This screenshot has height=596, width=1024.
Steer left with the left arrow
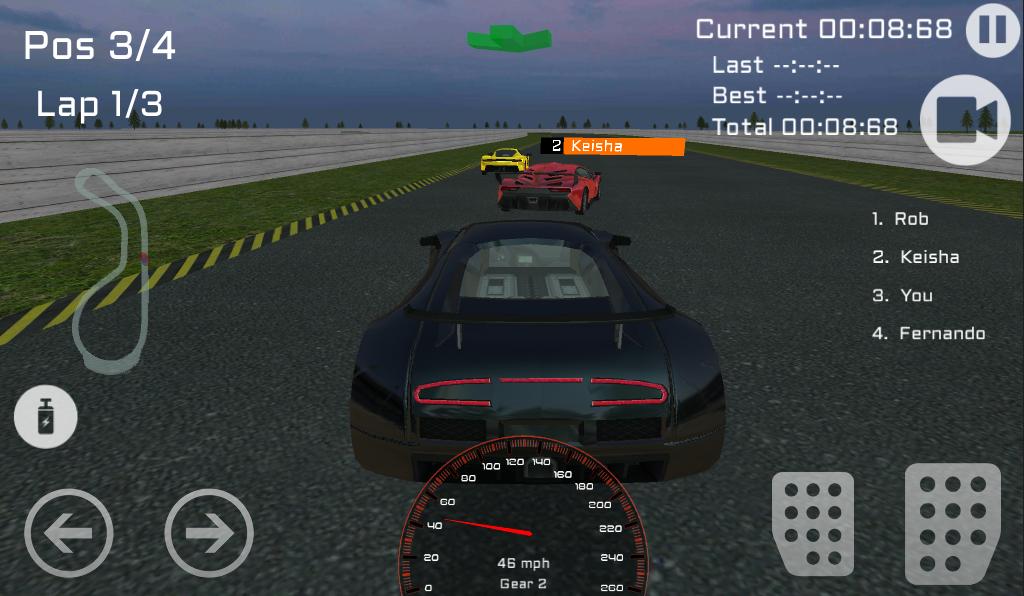[68, 533]
